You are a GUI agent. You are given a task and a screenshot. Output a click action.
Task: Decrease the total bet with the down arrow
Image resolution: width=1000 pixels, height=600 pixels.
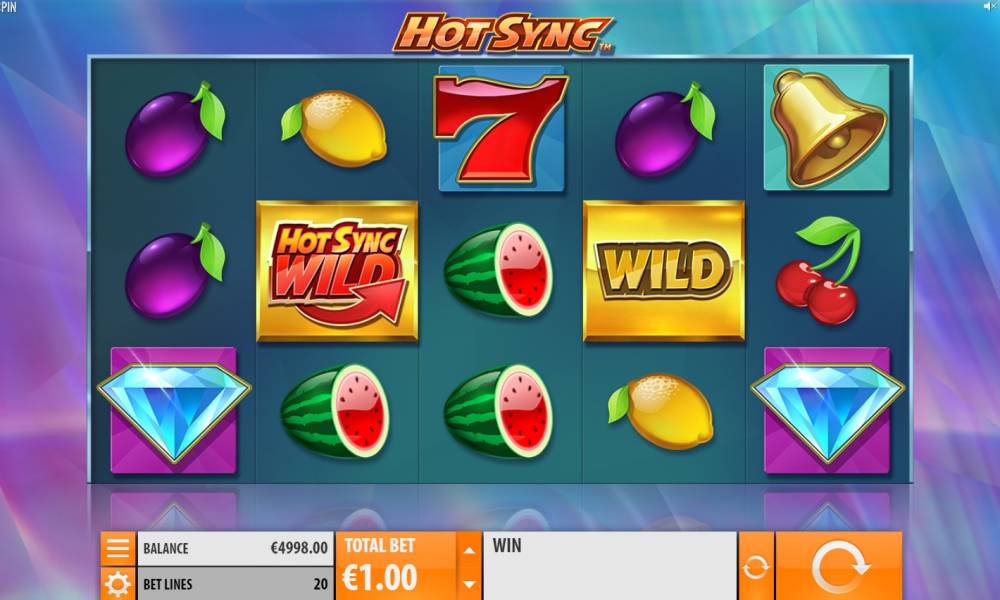point(468,584)
